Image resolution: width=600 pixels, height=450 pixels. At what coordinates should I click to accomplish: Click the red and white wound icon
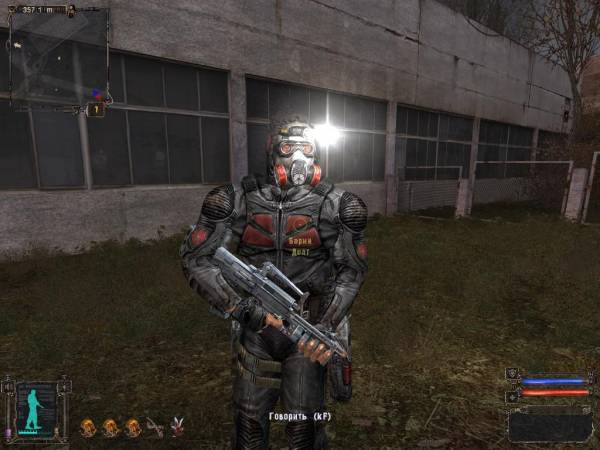pyautogui.click(x=178, y=428)
